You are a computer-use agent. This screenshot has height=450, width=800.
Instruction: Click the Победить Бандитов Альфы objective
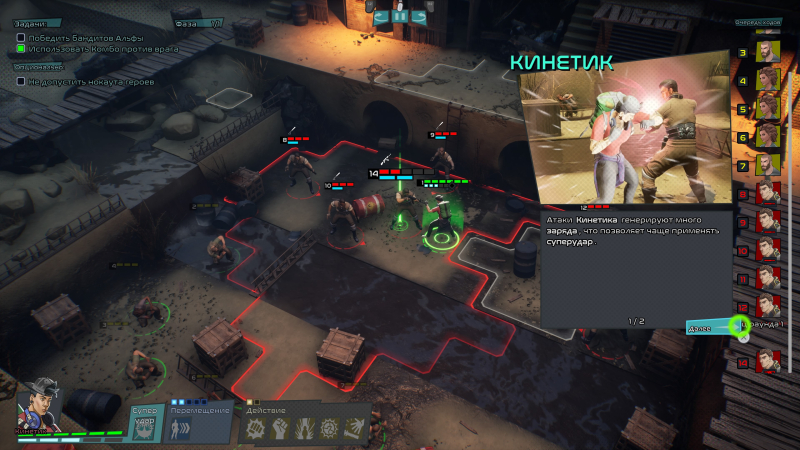pos(82,38)
